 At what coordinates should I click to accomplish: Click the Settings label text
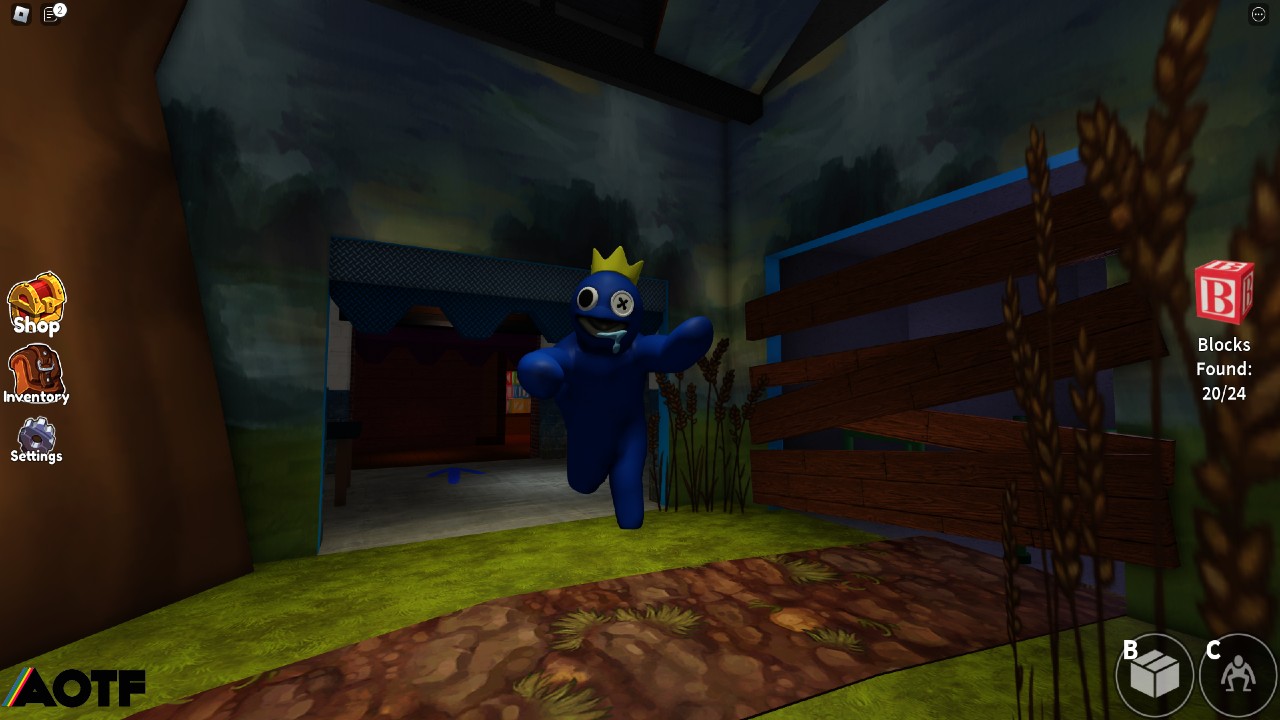point(36,456)
